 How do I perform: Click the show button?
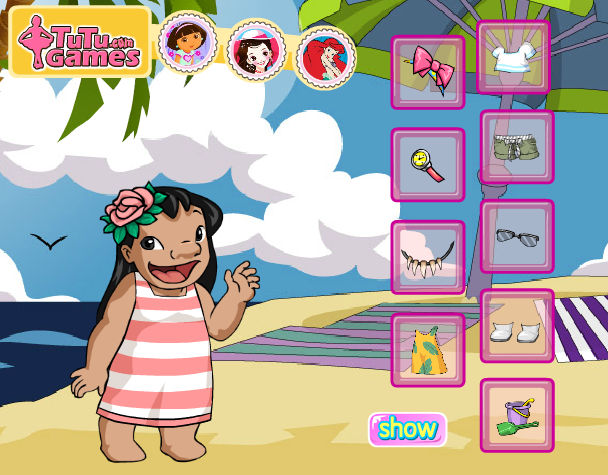[x=408, y=430]
